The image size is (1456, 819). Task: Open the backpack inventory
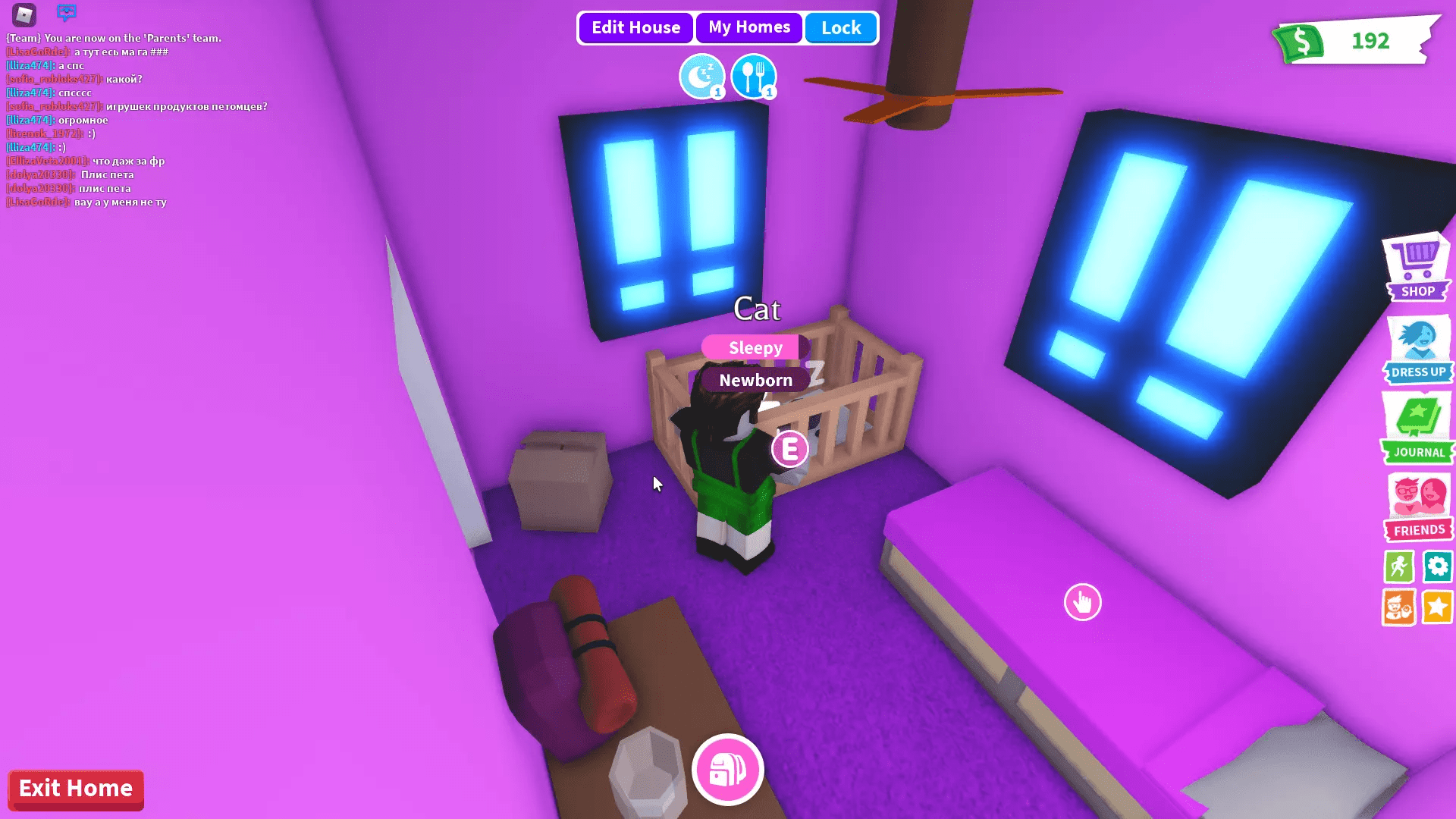(727, 769)
